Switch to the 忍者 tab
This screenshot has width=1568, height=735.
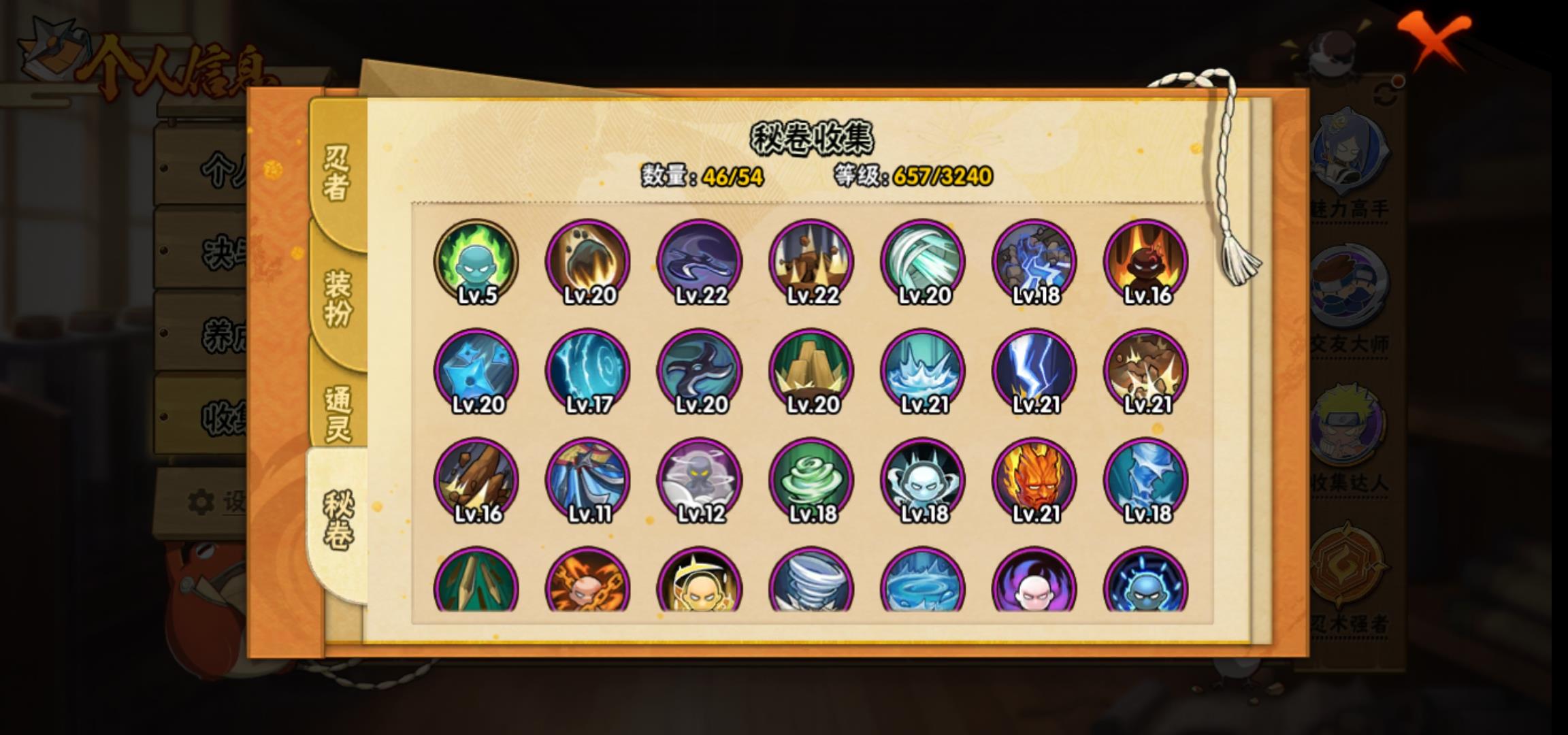point(337,174)
